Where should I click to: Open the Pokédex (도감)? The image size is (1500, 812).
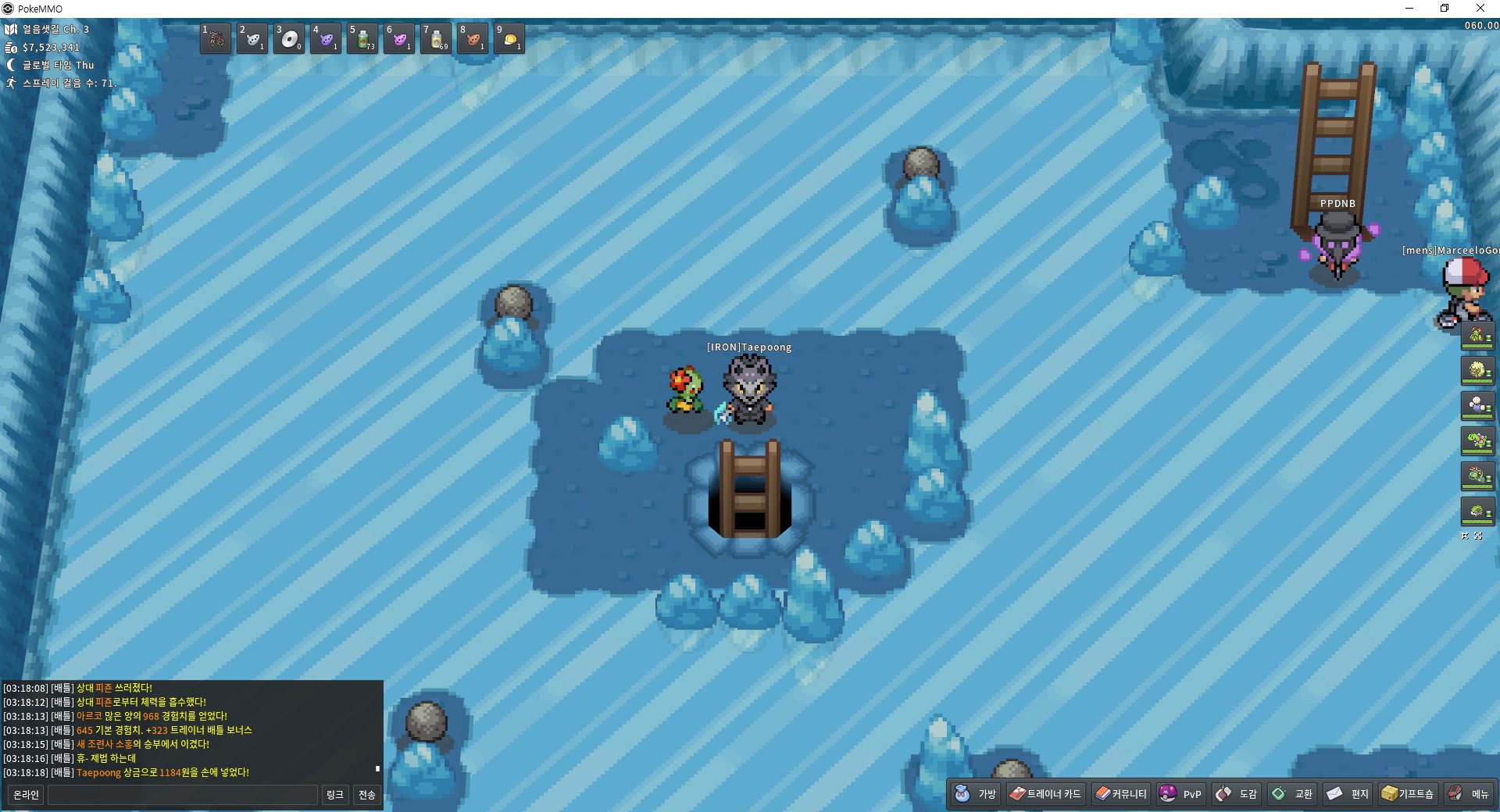click(x=1236, y=794)
